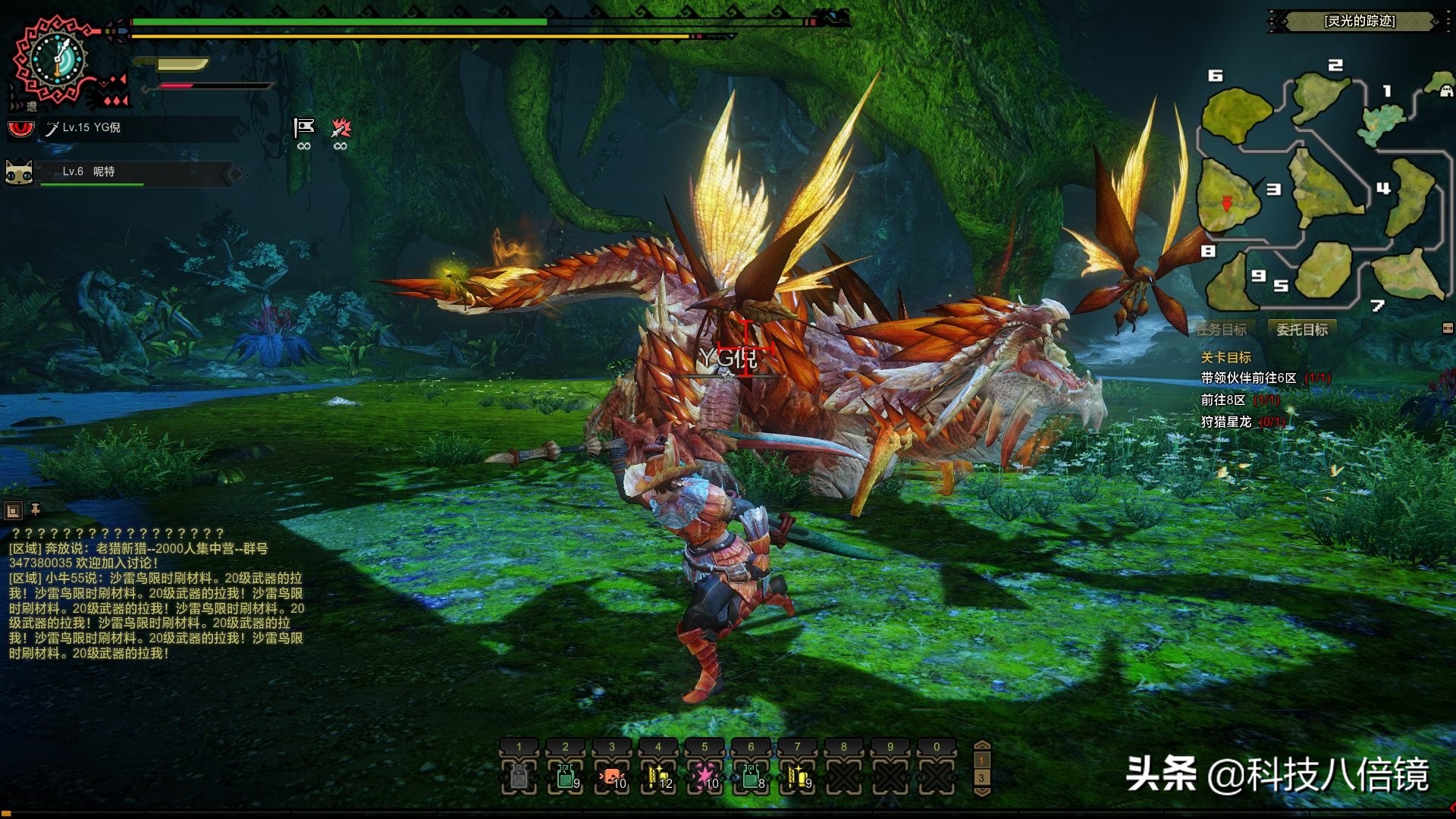Select the YG倪 player party frame
This screenshot has width=1456, height=819.
click(121, 128)
